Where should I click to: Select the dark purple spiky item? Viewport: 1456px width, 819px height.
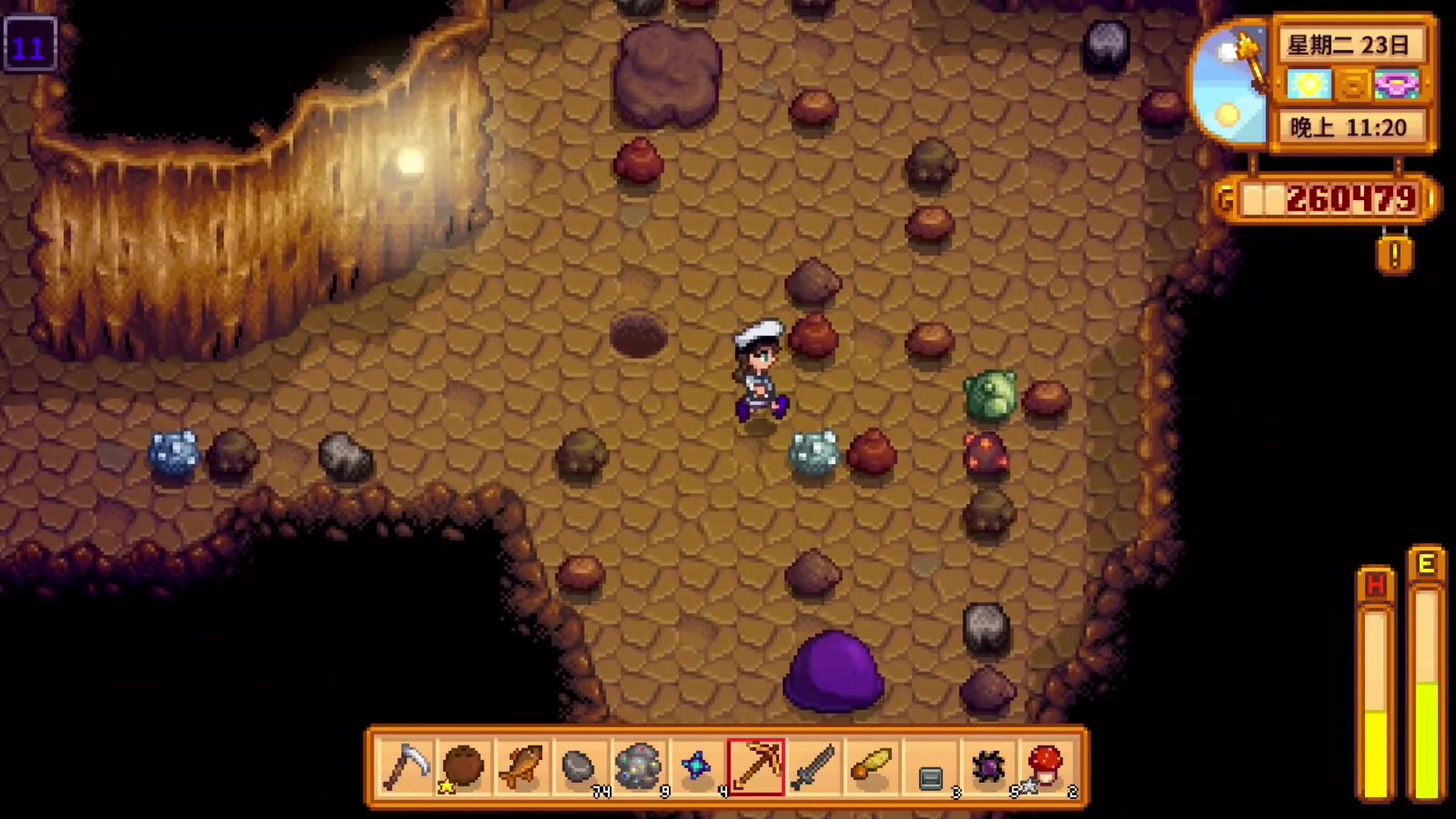pyautogui.click(x=989, y=767)
